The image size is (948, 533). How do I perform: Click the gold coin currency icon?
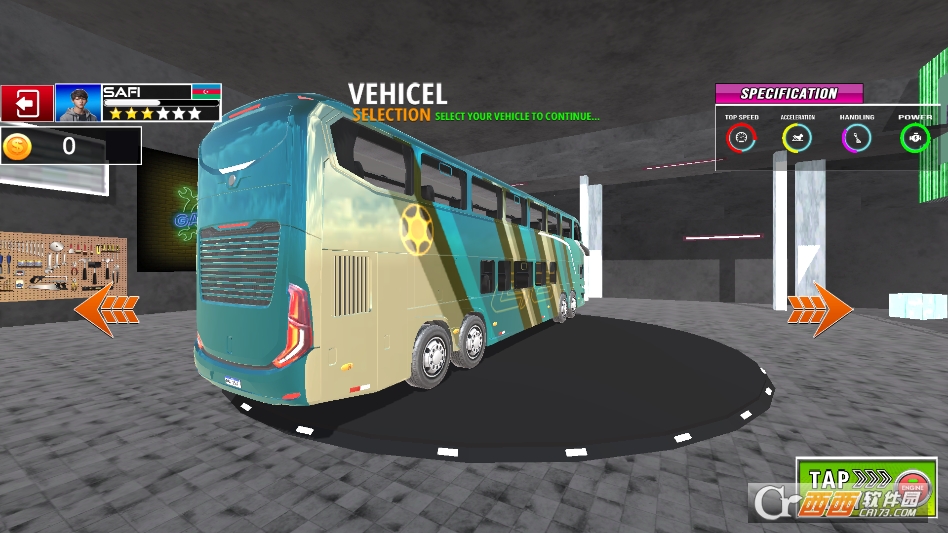point(17,146)
